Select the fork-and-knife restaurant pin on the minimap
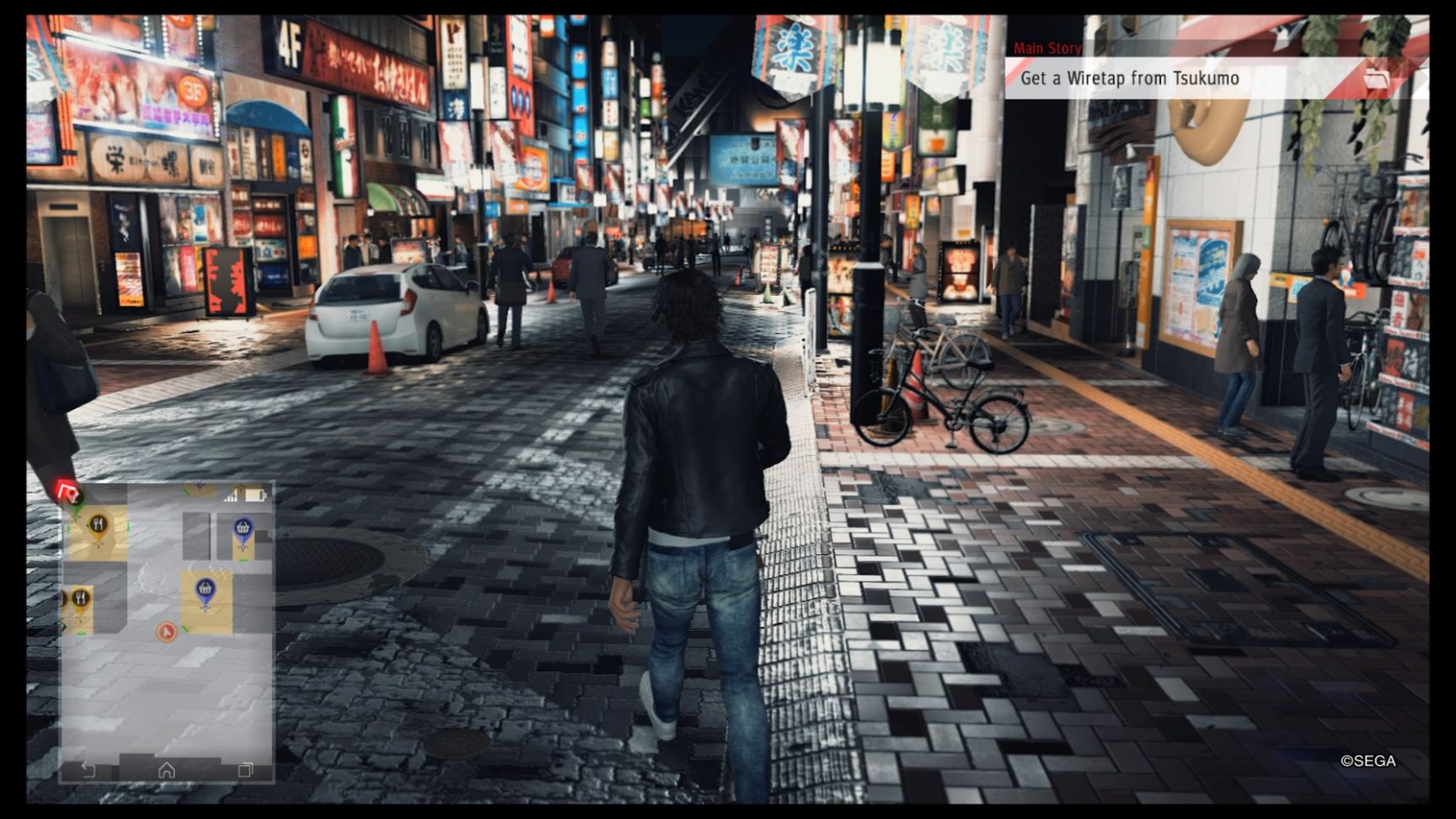 tap(99, 522)
